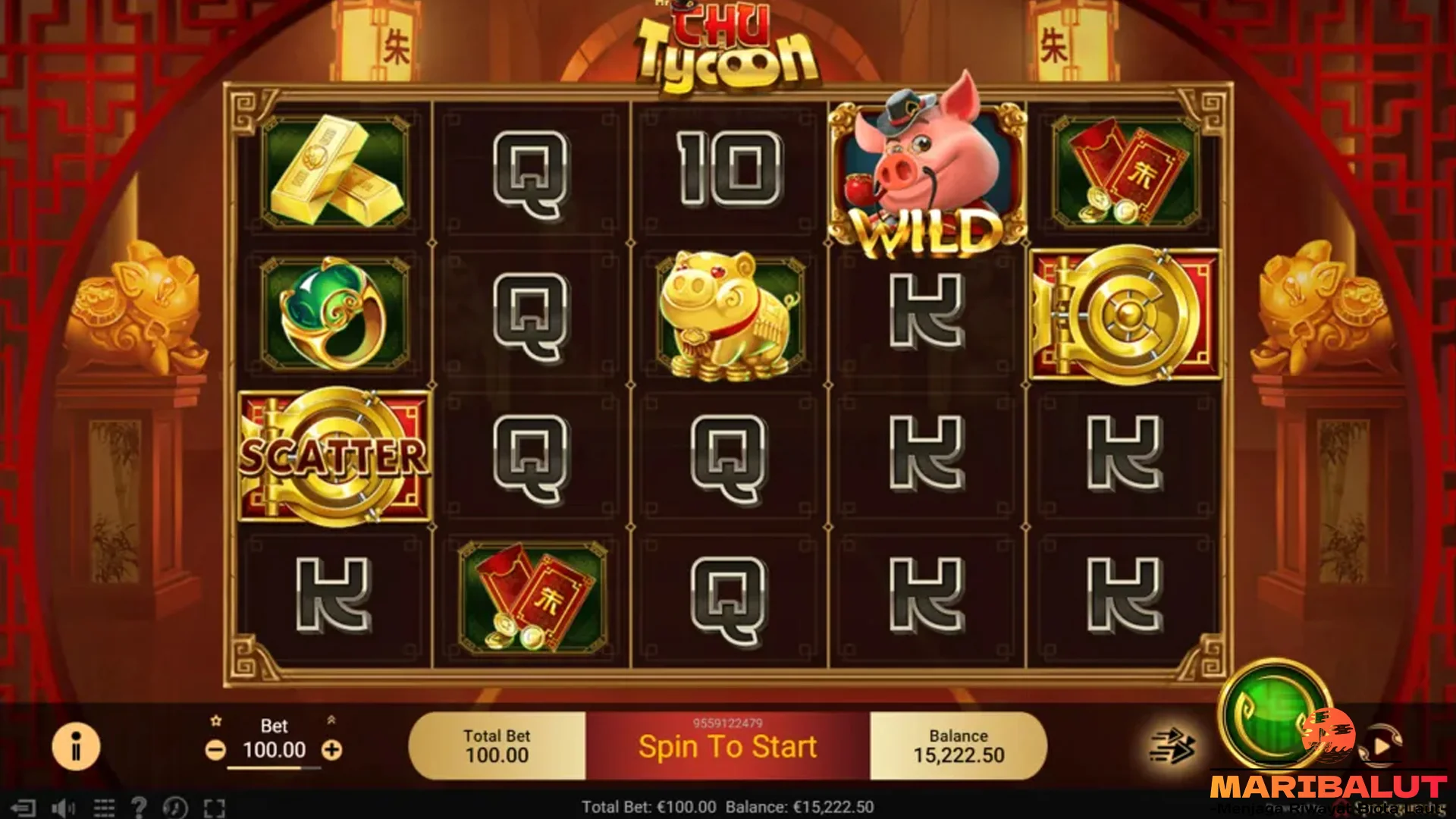Open the help question mark icon
Screen dimensions: 1456x819
pos(140,808)
